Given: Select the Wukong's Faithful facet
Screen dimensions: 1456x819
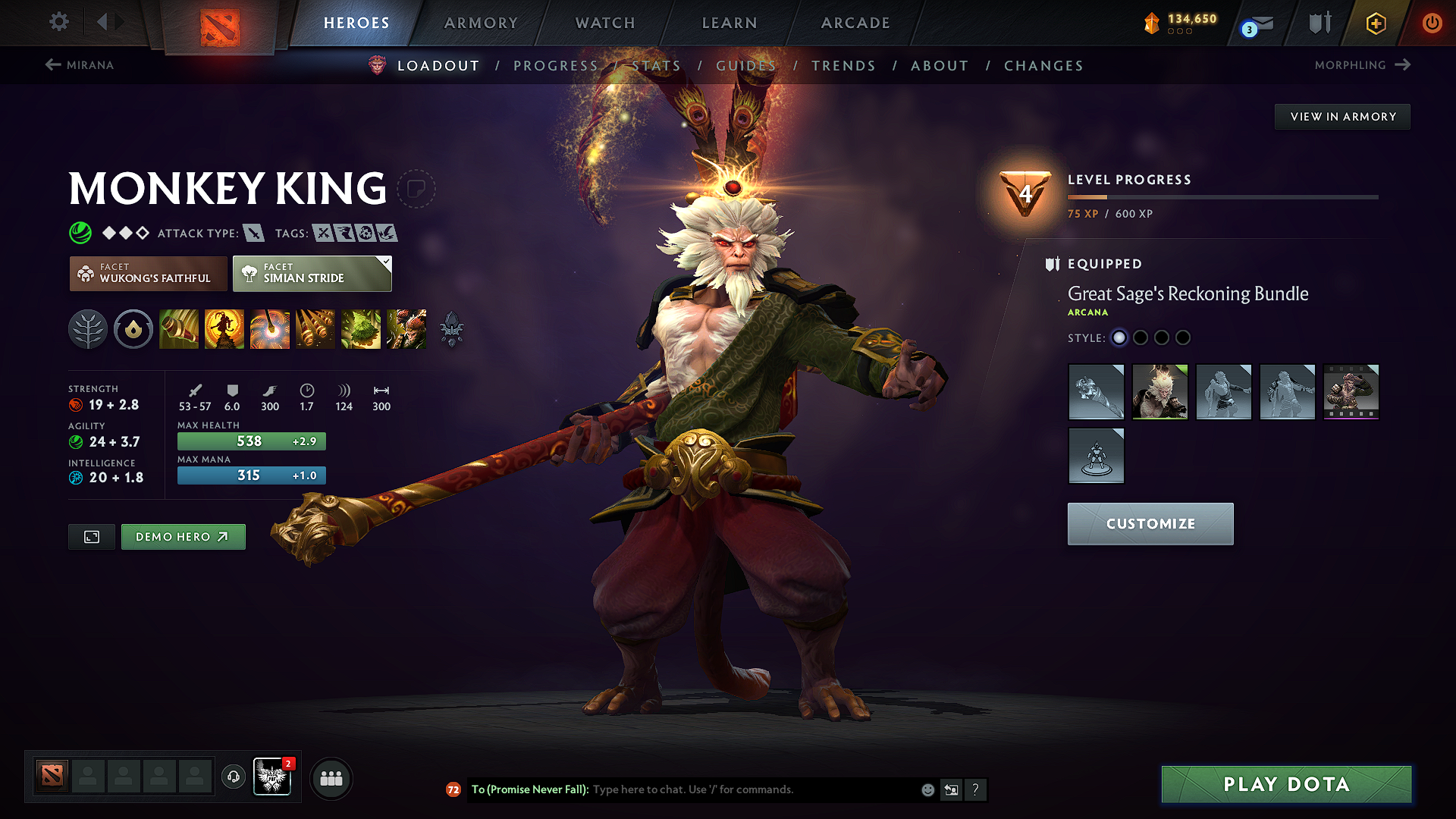Looking at the screenshot, I should tap(148, 273).
